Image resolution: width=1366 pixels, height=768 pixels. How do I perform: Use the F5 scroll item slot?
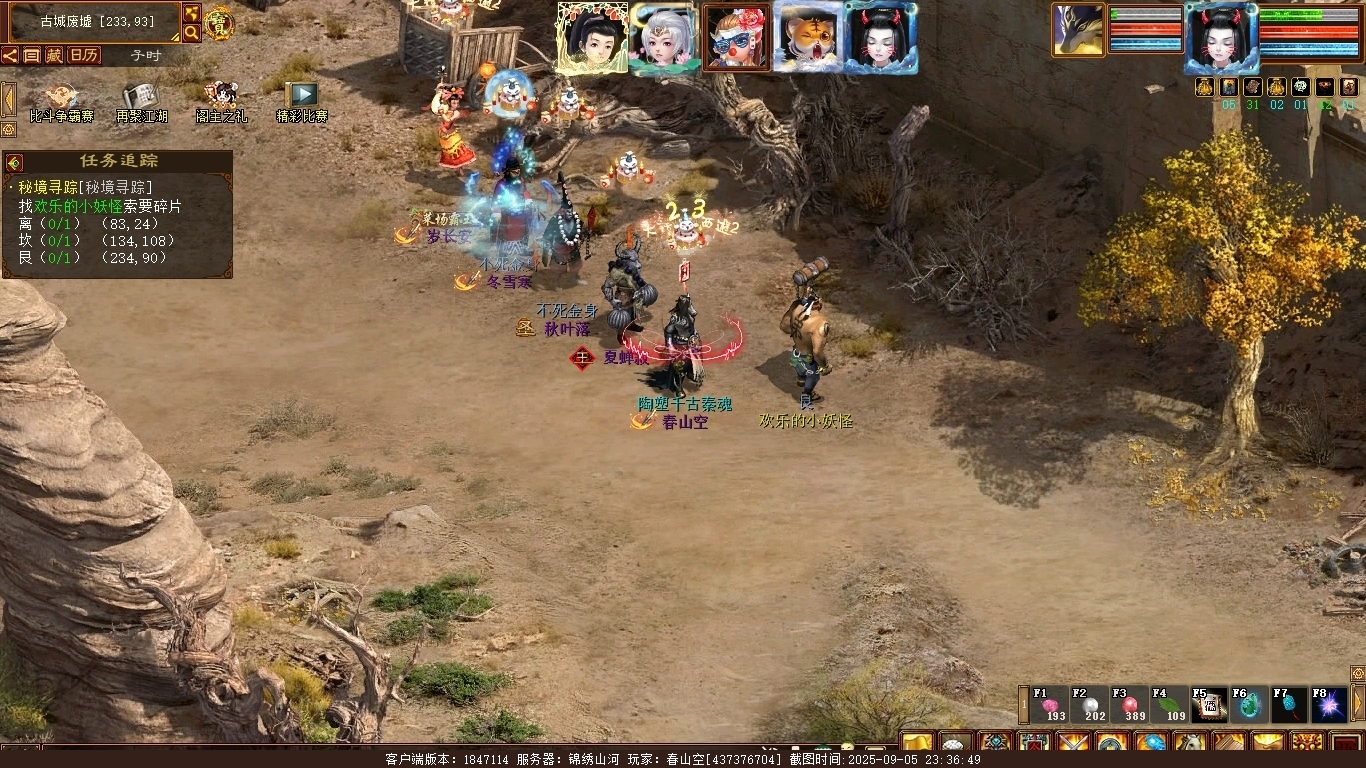[1209, 705]
